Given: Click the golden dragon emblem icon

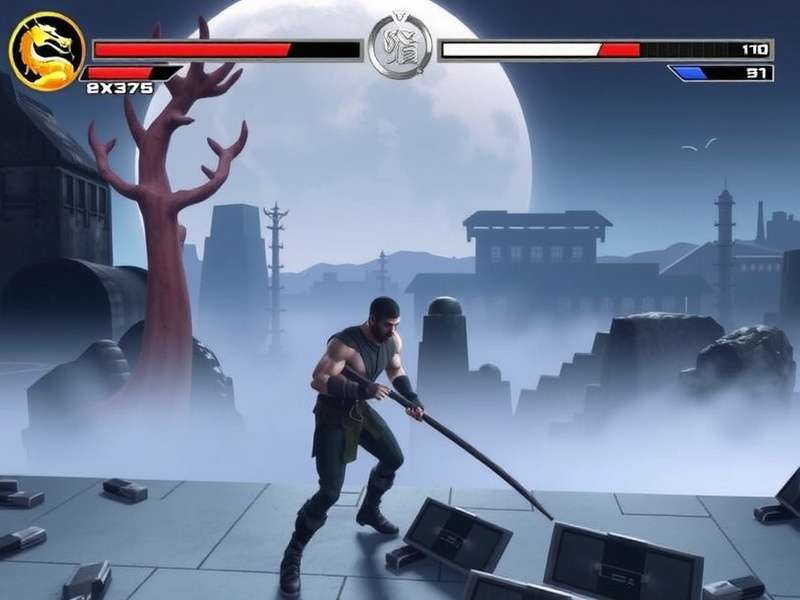Looking at the screenshot, I should (47, 51).
